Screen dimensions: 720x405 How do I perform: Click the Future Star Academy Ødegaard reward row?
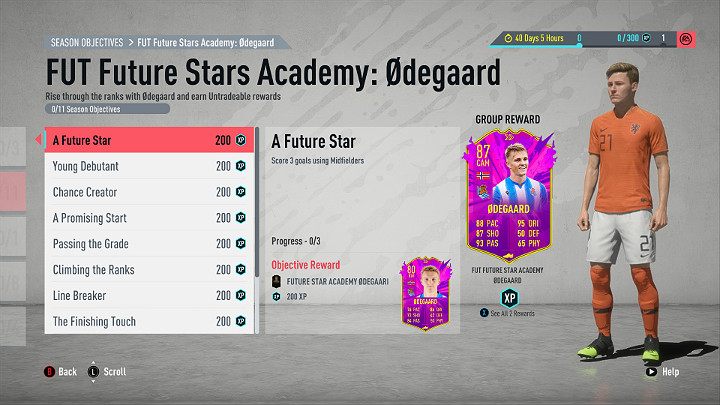coord(336,282)
